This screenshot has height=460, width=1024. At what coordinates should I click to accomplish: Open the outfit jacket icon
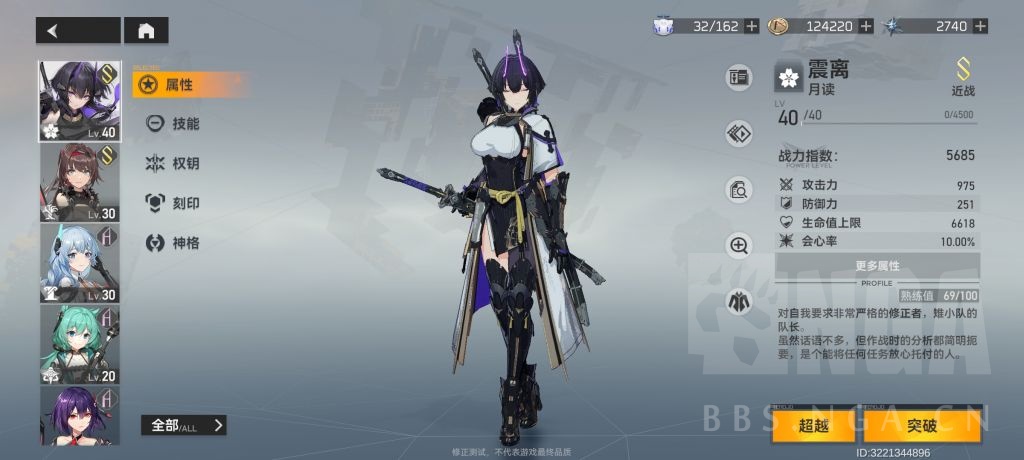739,299
